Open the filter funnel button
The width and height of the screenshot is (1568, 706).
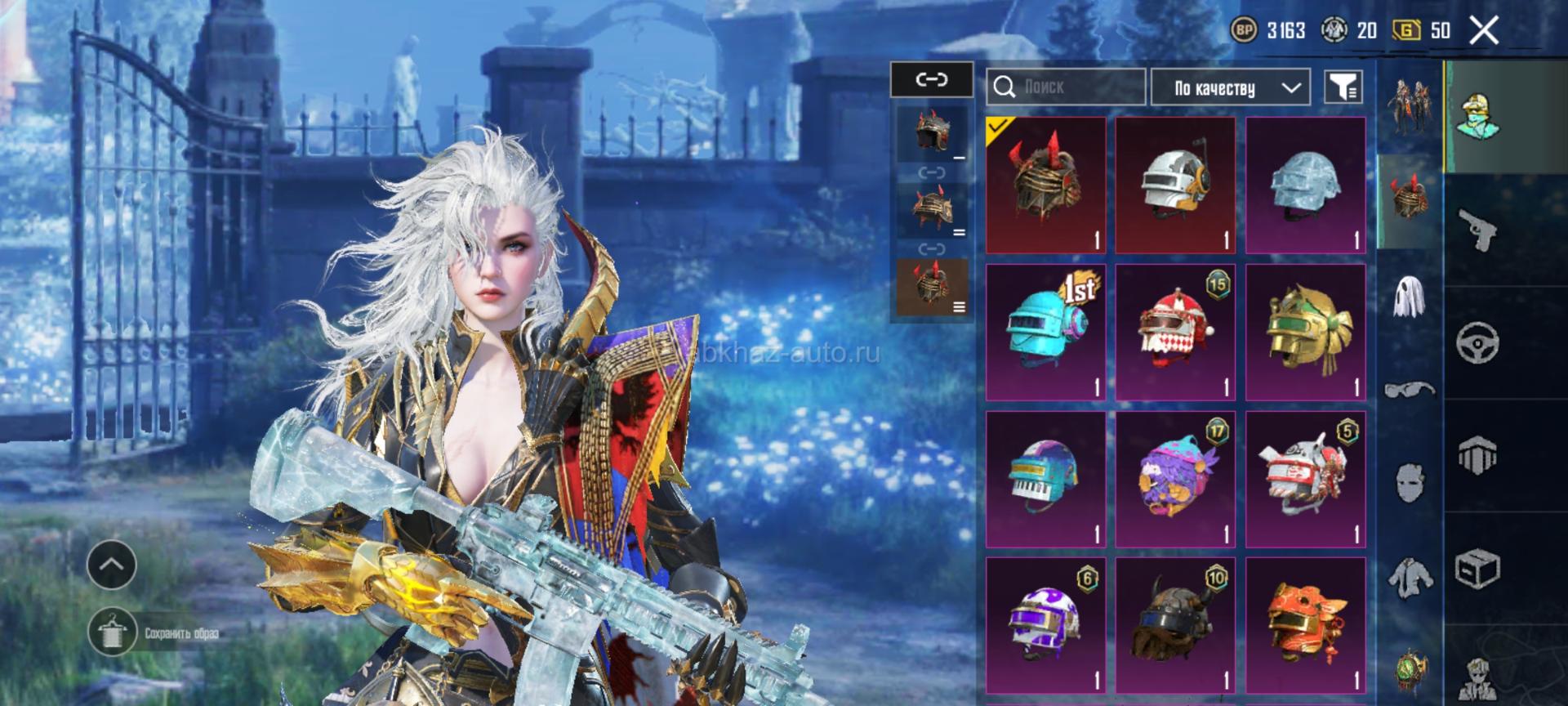coord(1343,87)
